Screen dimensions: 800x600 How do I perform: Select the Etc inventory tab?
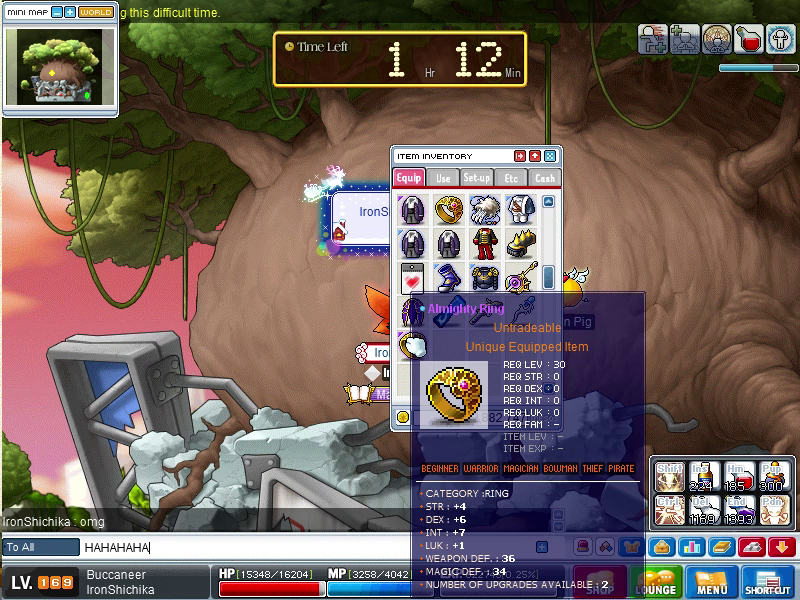[511, 178]
